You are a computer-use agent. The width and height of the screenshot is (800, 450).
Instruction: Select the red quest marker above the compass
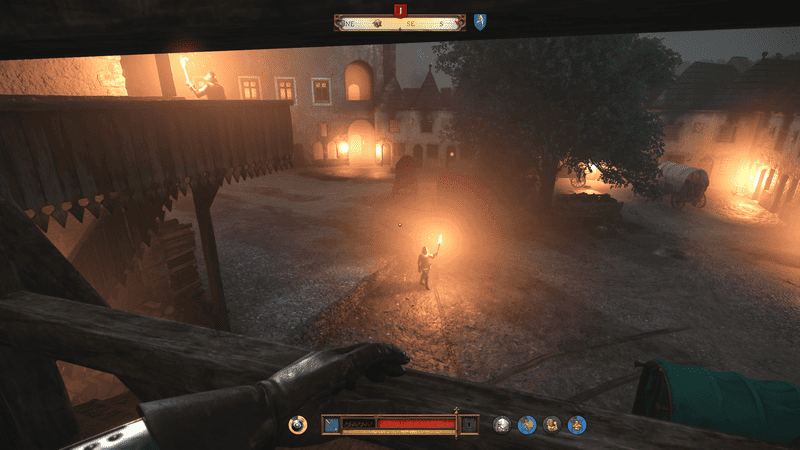pyautogui.click(x=400, y=11)
